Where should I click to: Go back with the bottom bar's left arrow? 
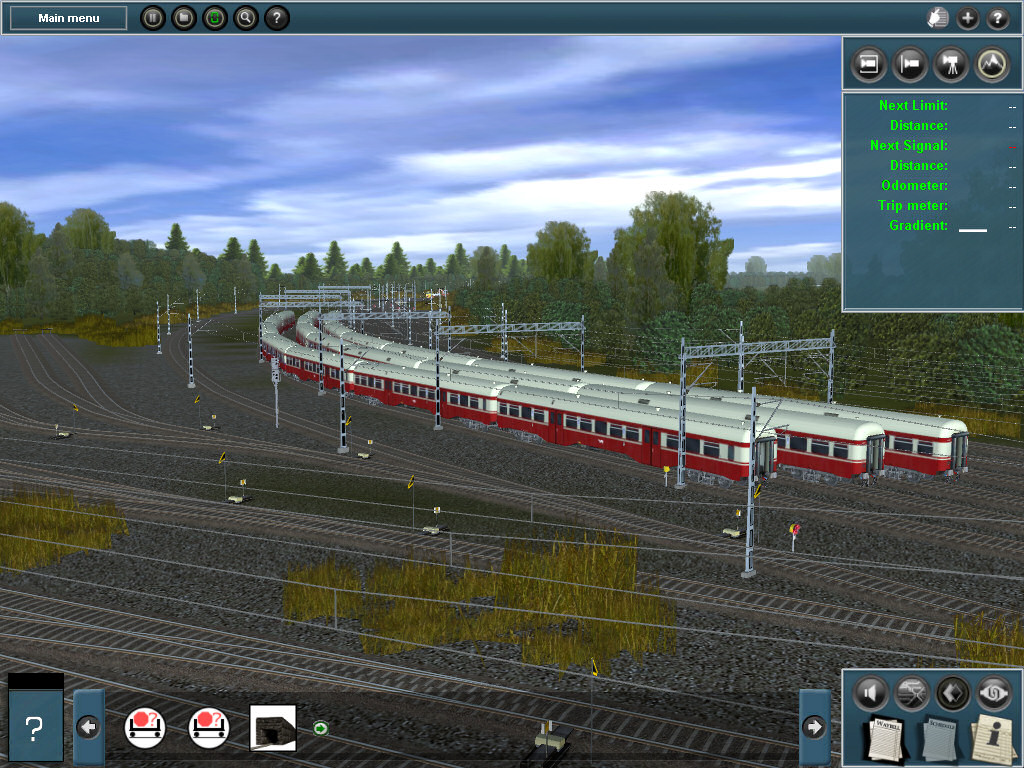point(88,727)
